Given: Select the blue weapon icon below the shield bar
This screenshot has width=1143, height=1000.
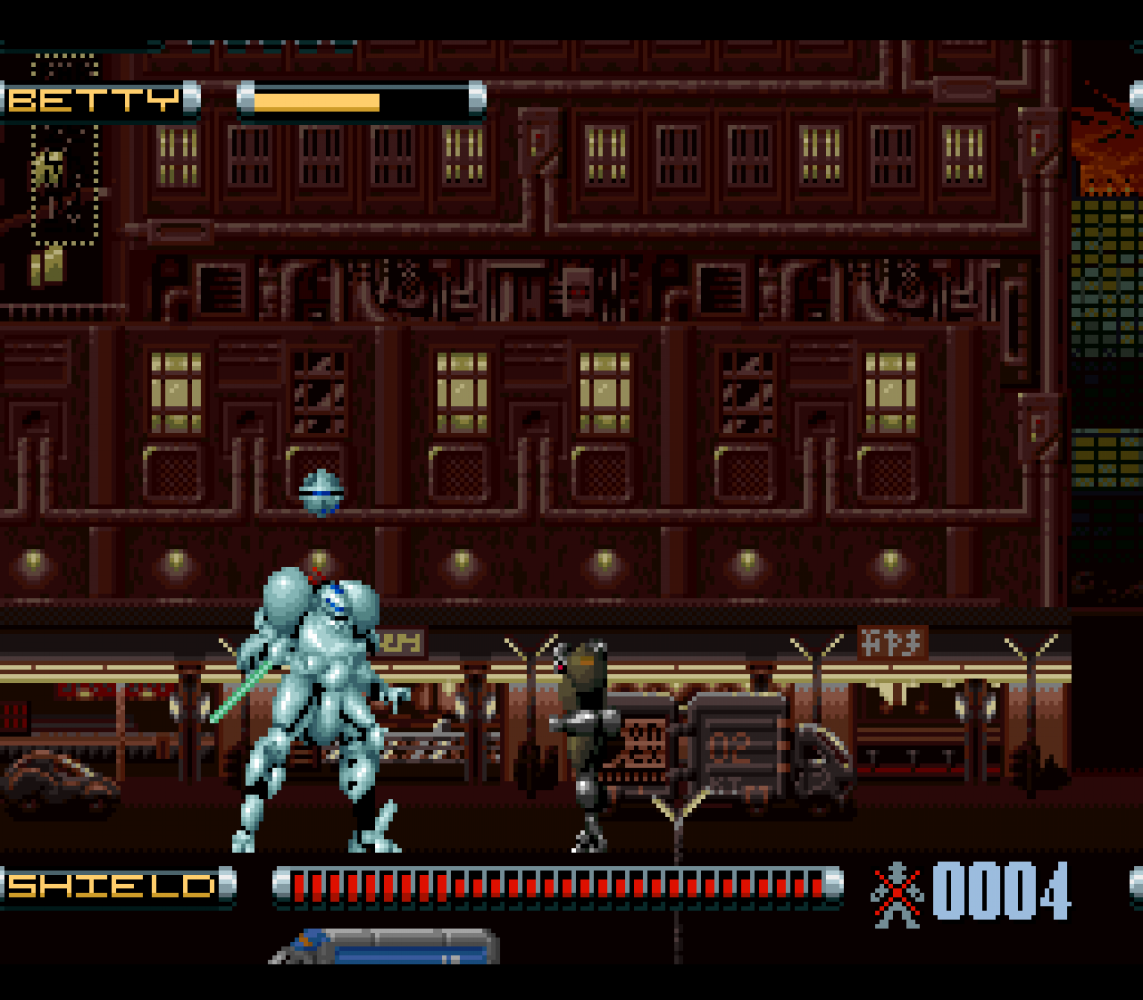Looking at the screenshot, I should 385,946.
